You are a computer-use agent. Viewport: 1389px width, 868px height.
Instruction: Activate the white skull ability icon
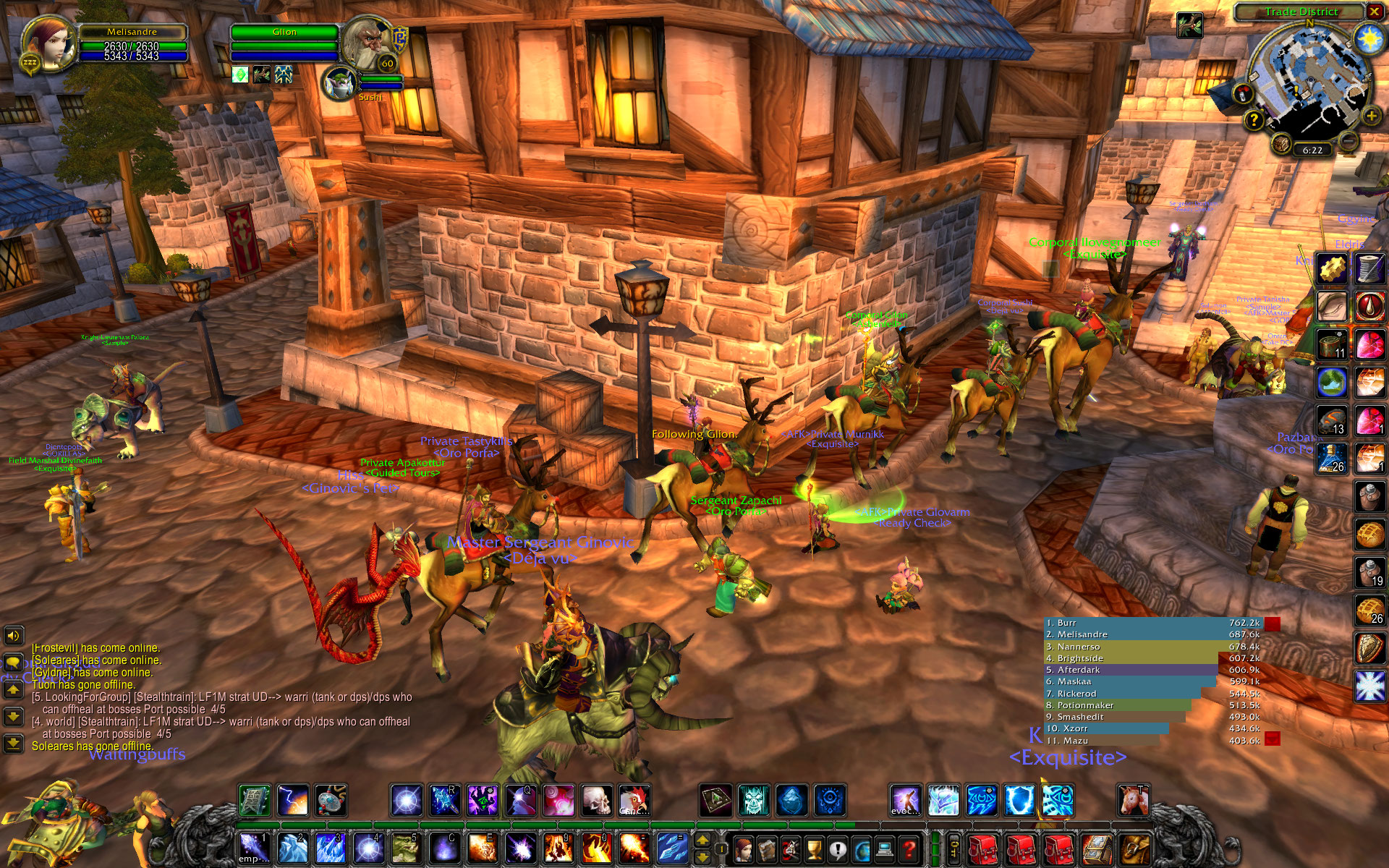(597, 801)
